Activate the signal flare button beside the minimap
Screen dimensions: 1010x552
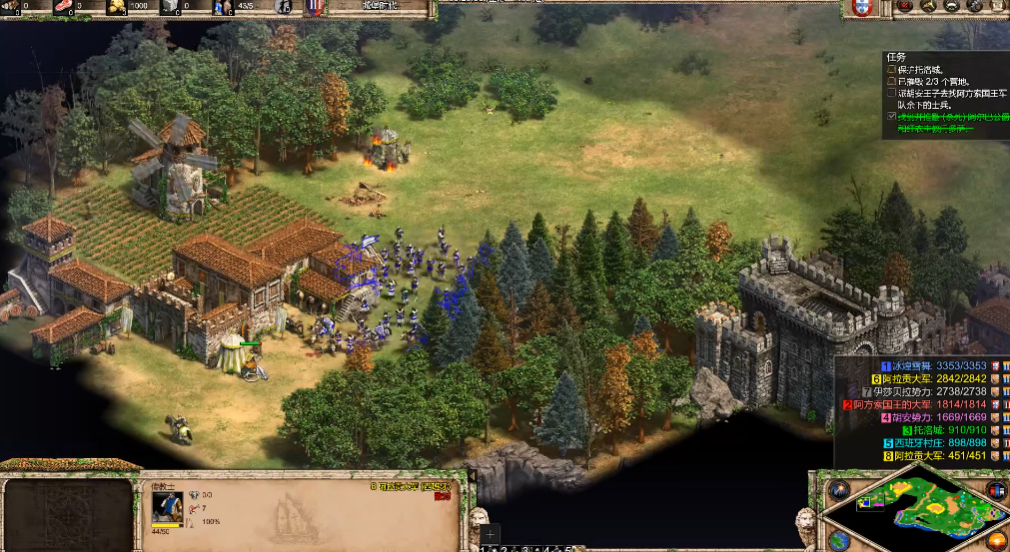tap(837, 490)
